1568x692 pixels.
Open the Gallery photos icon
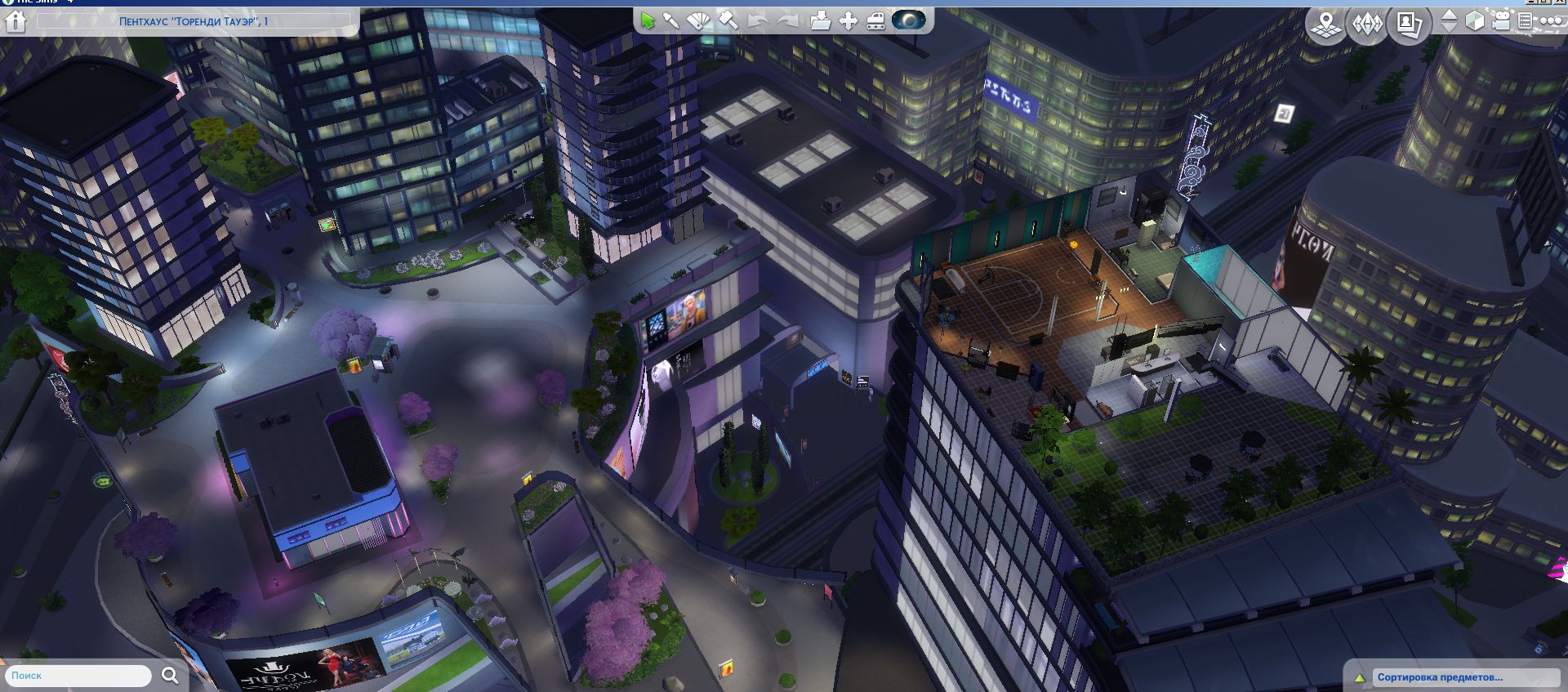(x=1409, y=24)
